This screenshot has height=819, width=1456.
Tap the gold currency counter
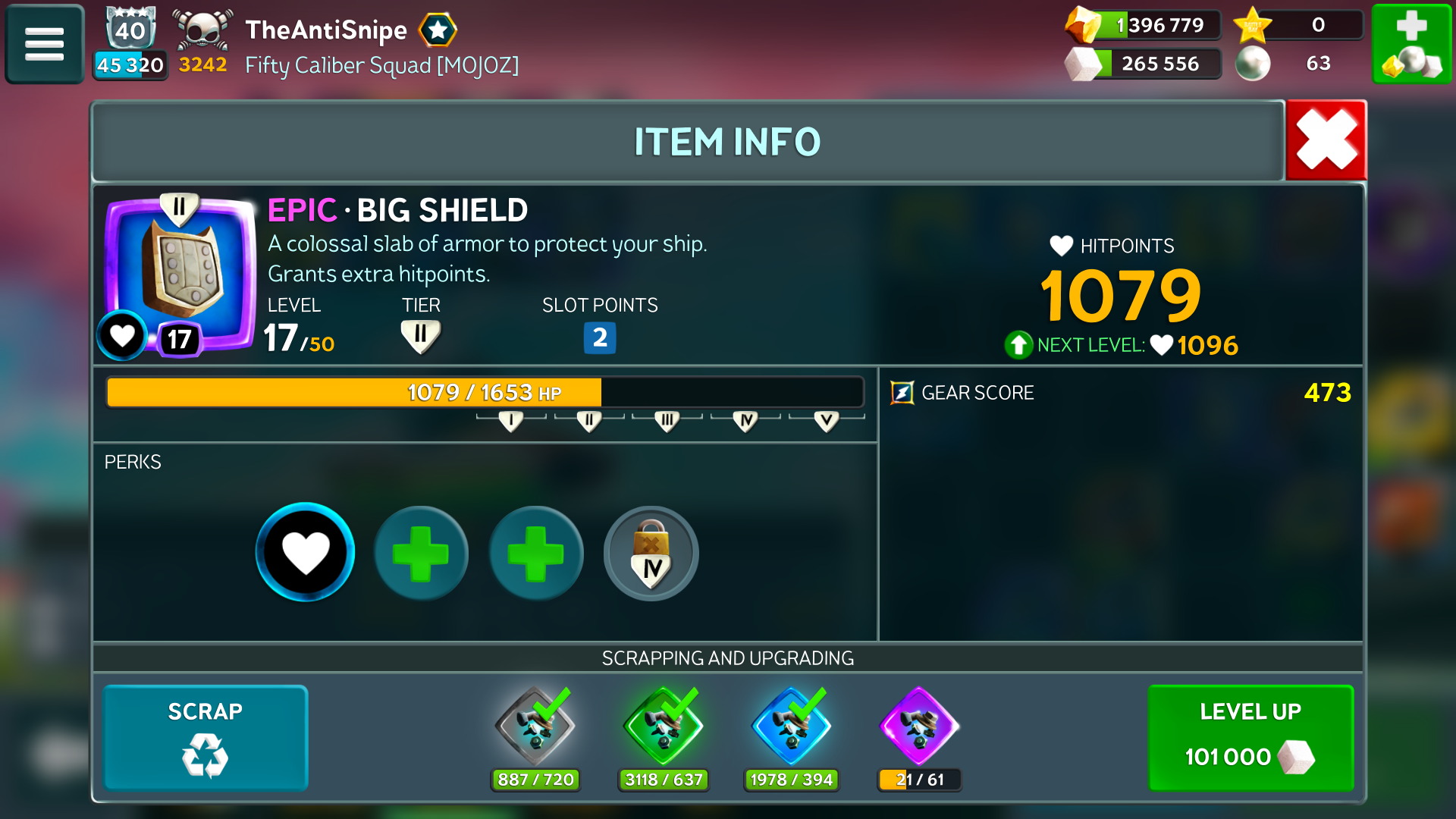pyautogui.click(x=1144, y=25)
